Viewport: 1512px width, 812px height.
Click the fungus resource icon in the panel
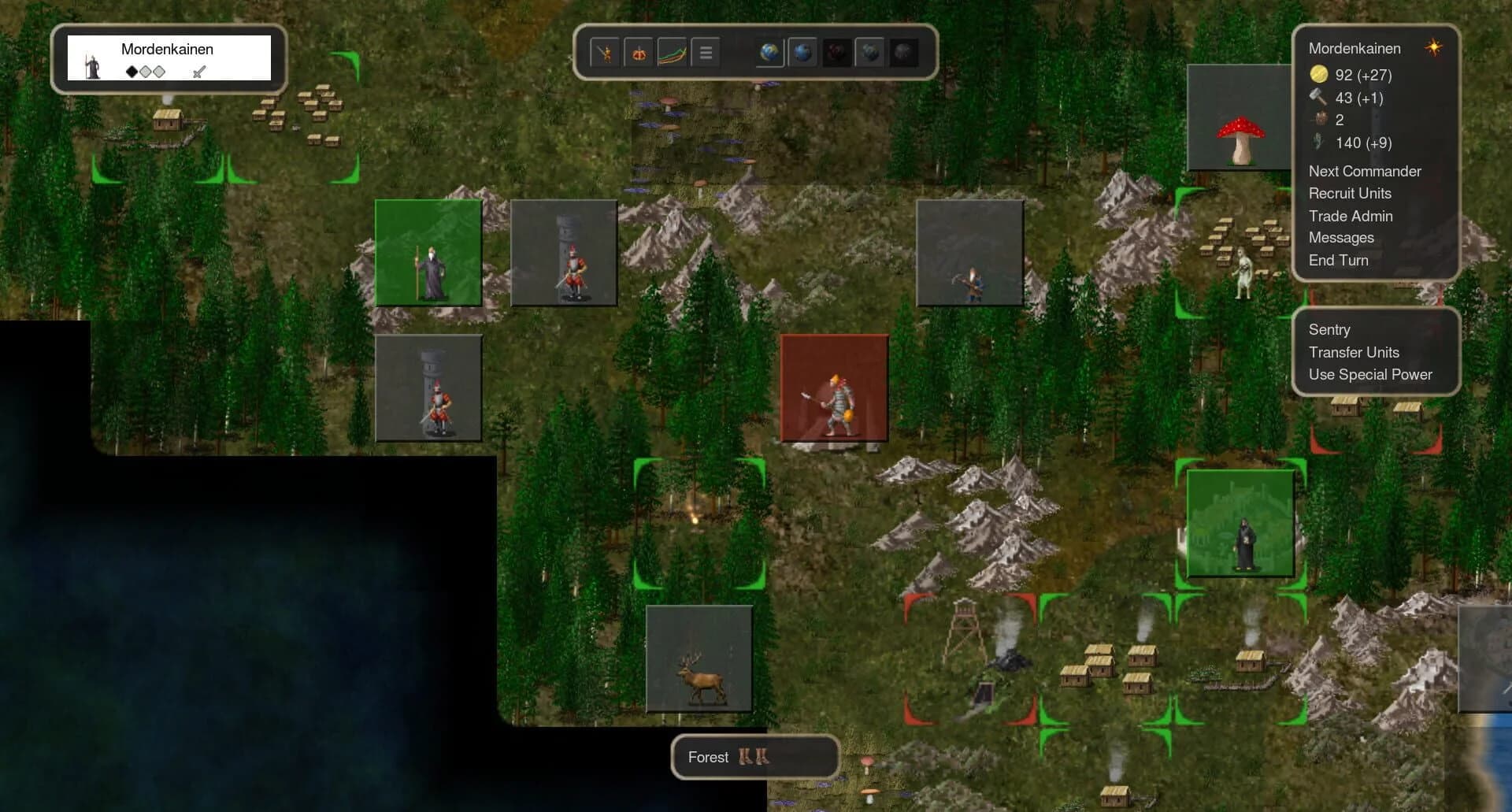[x=1319, y=120]
